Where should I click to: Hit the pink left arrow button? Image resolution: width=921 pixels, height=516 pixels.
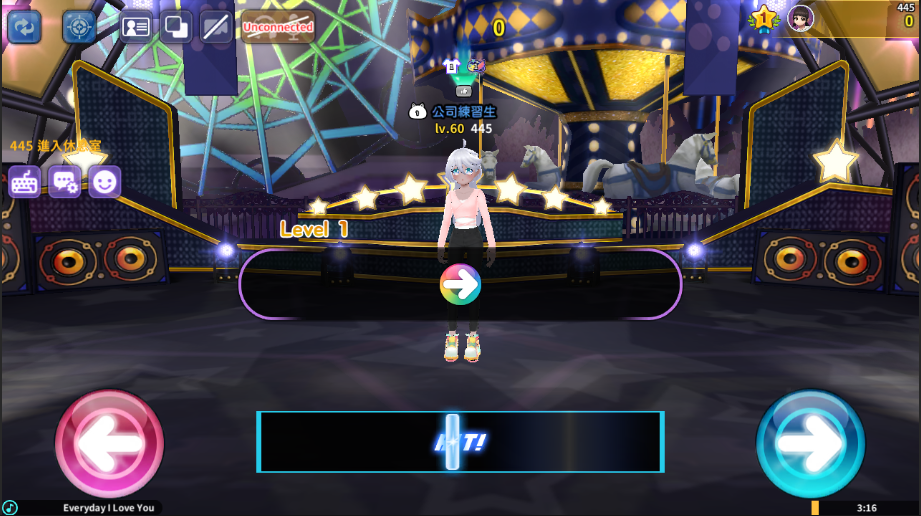tap(109, 443)
